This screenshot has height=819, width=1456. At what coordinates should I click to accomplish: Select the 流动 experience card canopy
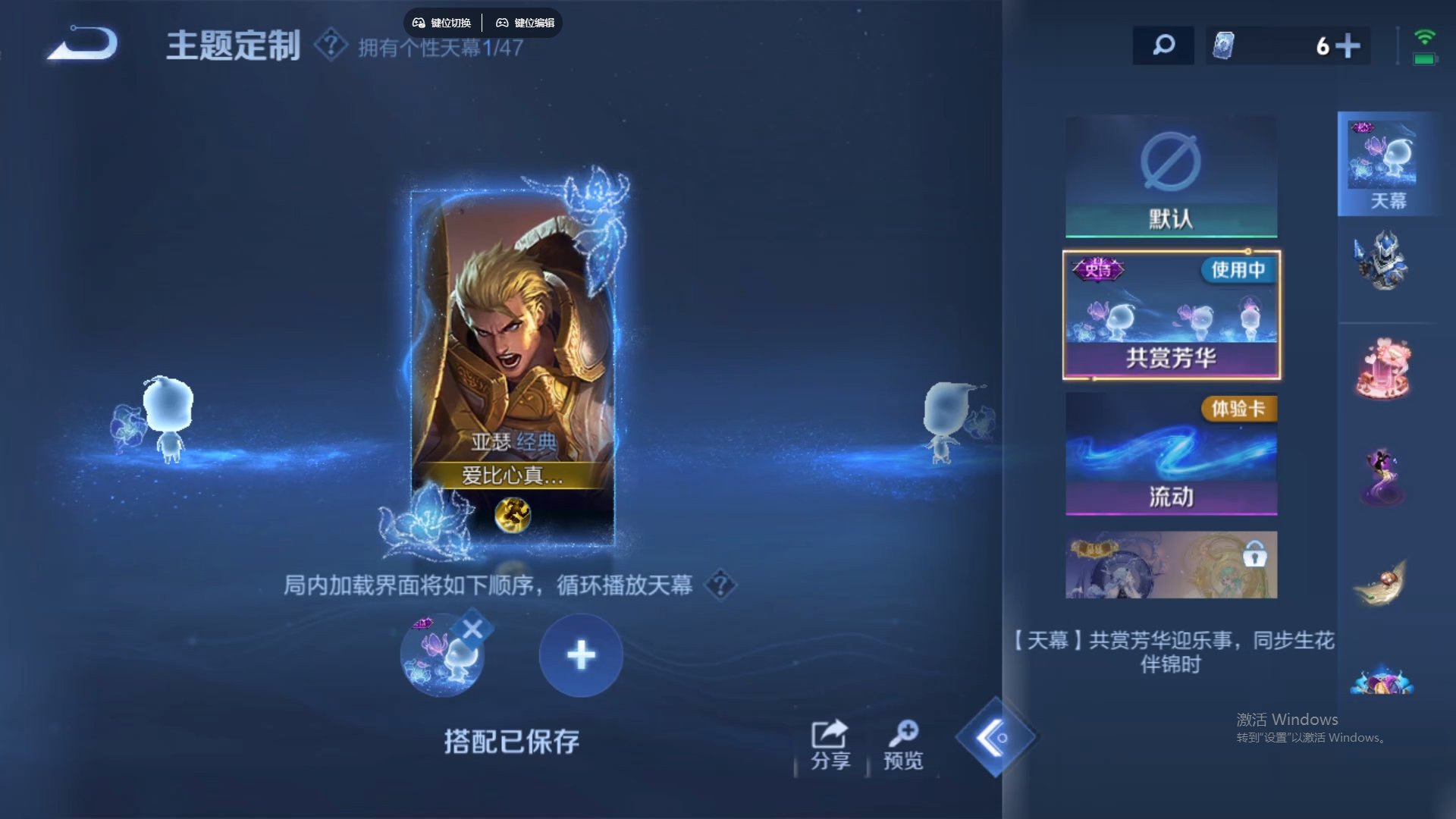click(1170, 455)
